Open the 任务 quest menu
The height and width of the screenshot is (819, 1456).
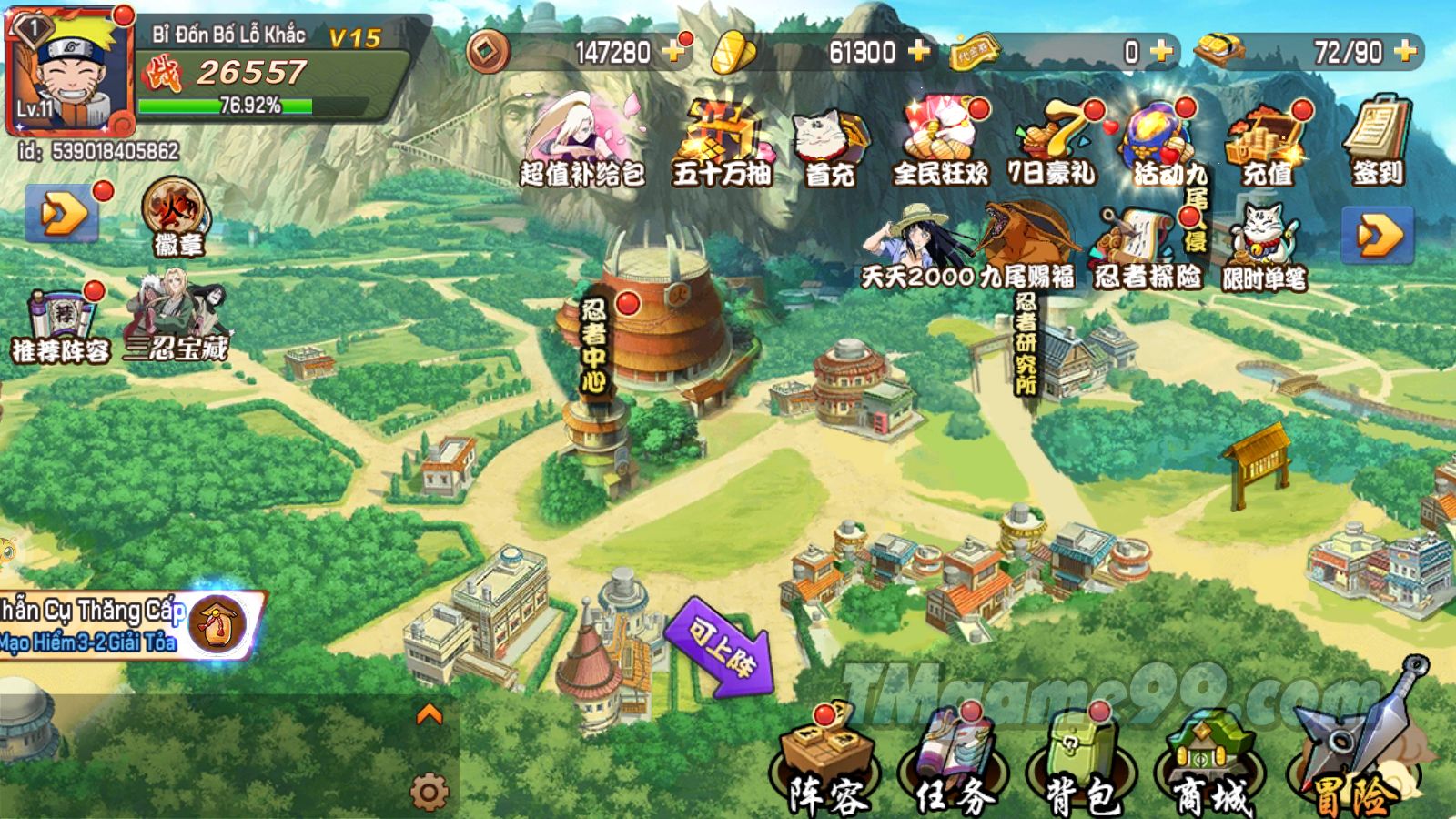coord(955,763)
